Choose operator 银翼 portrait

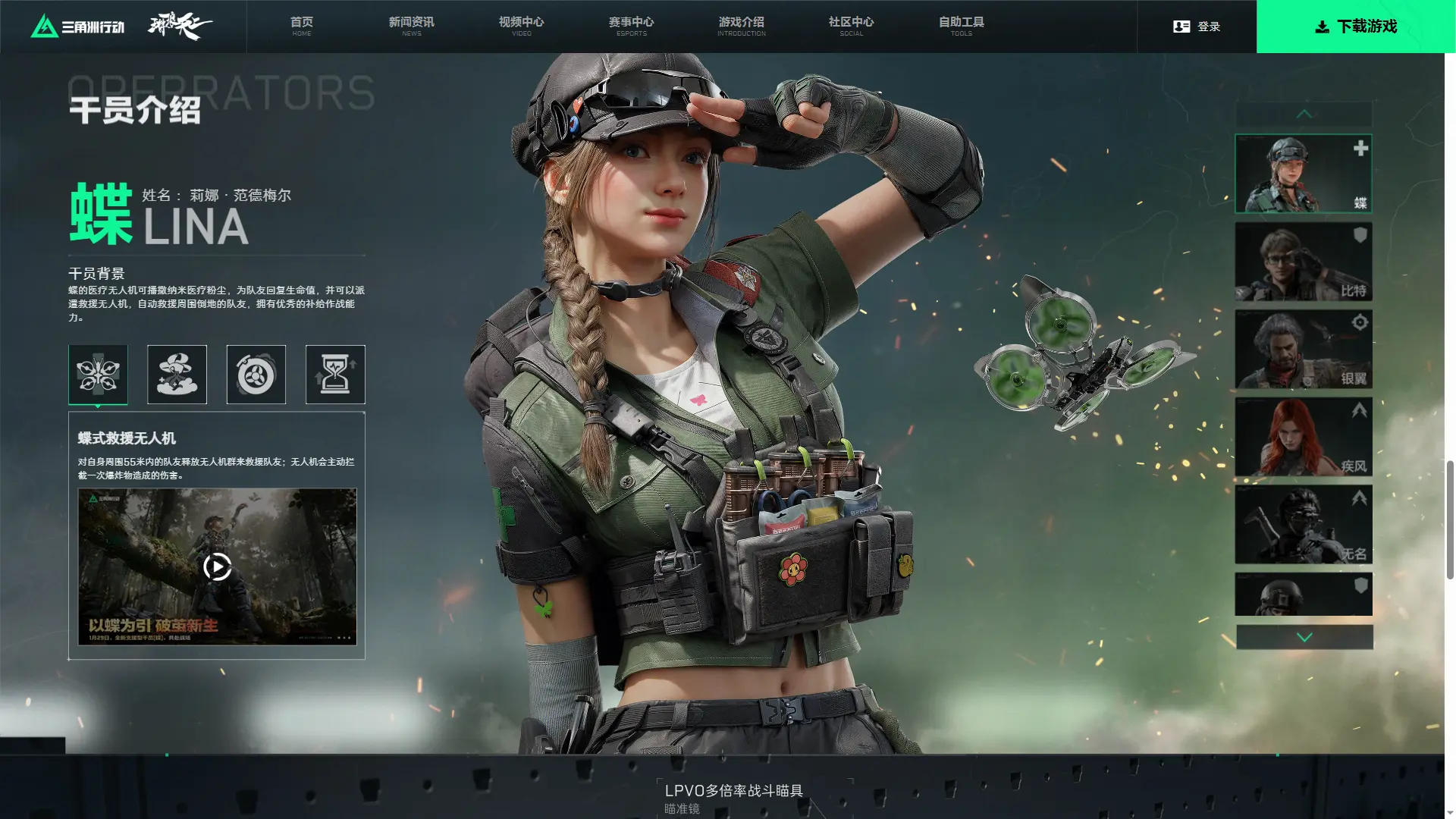1303,349
